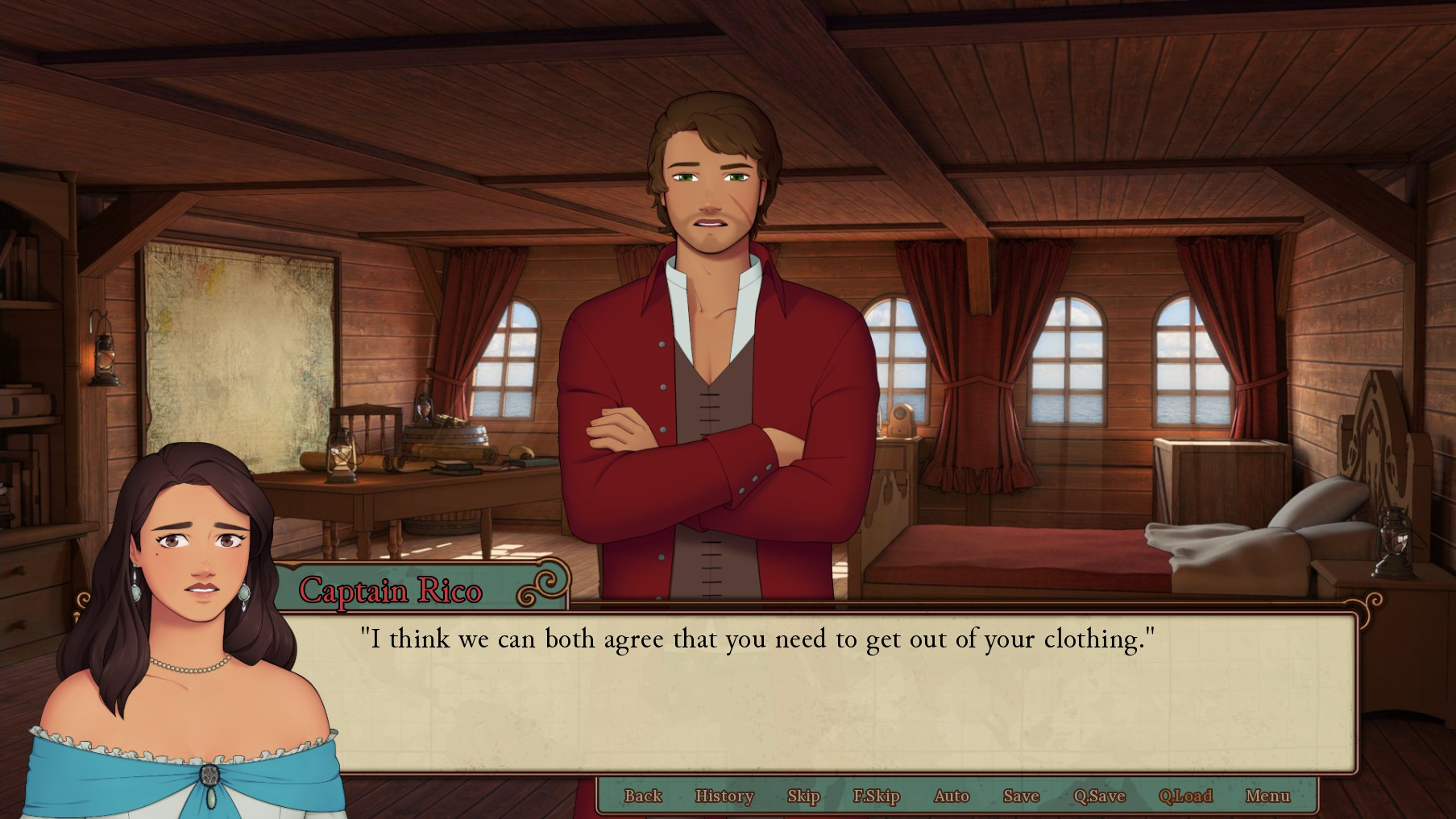Click the F.Skip fast skip button
The width and height of the screenshot is (1456, 819).
[x=876, y=796]
